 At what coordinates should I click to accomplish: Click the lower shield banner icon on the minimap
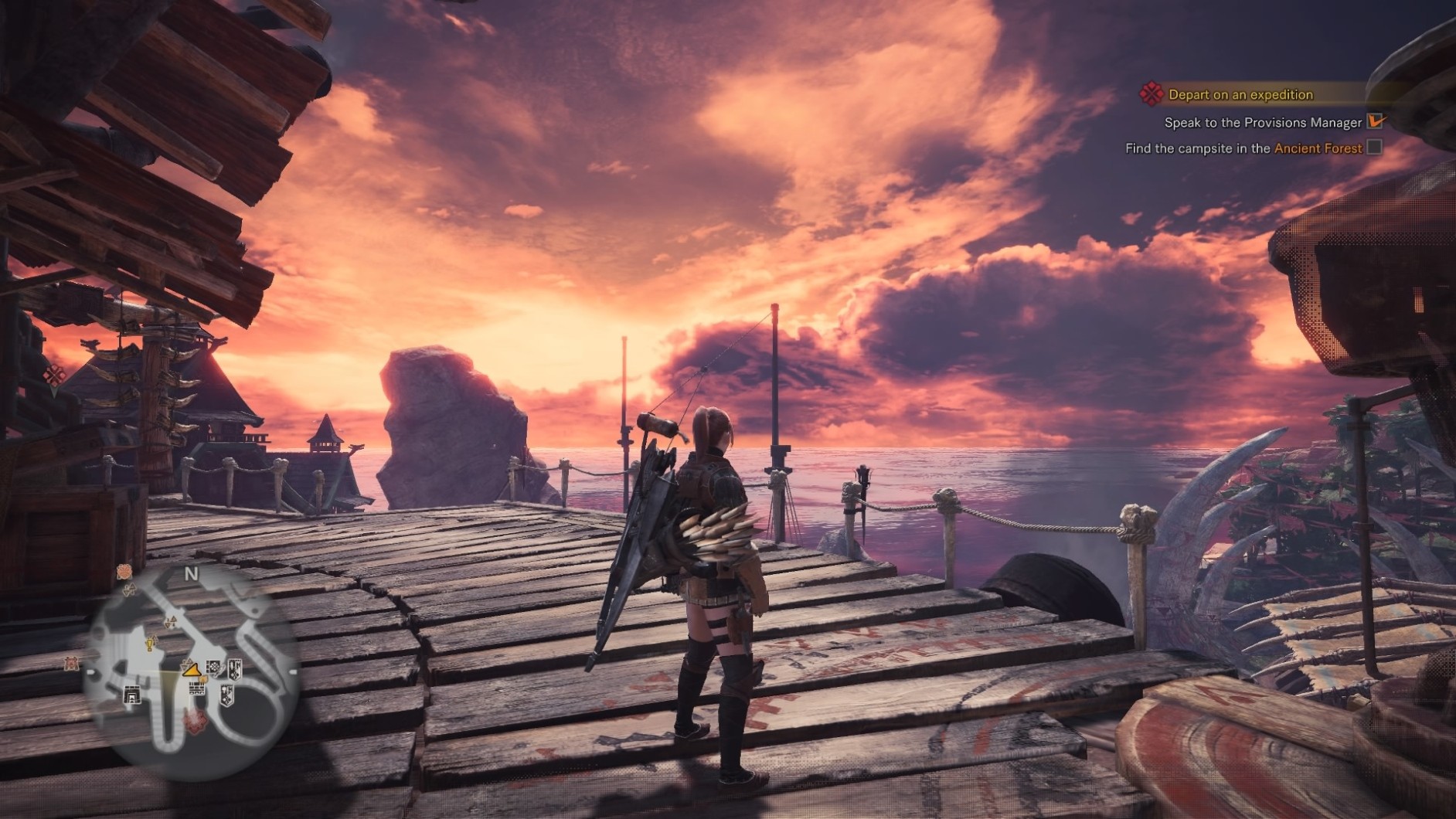click(226, 695)
